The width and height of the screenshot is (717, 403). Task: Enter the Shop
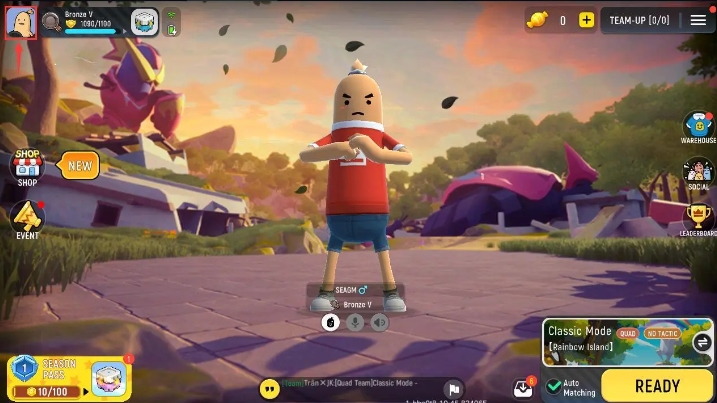click(27, 168)
